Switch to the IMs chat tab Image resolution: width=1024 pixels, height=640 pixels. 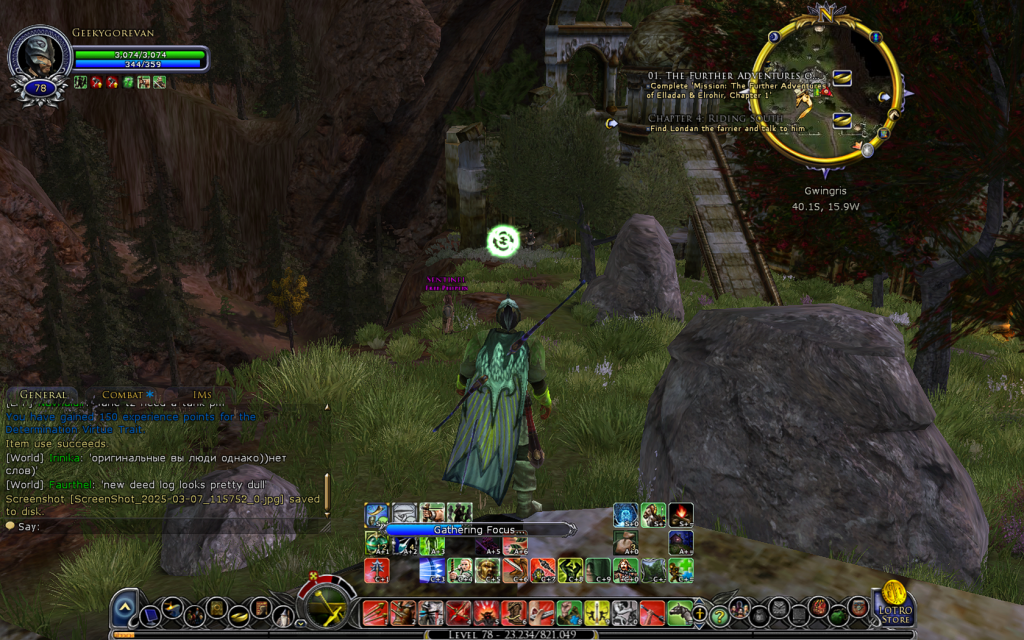[202, 396]
